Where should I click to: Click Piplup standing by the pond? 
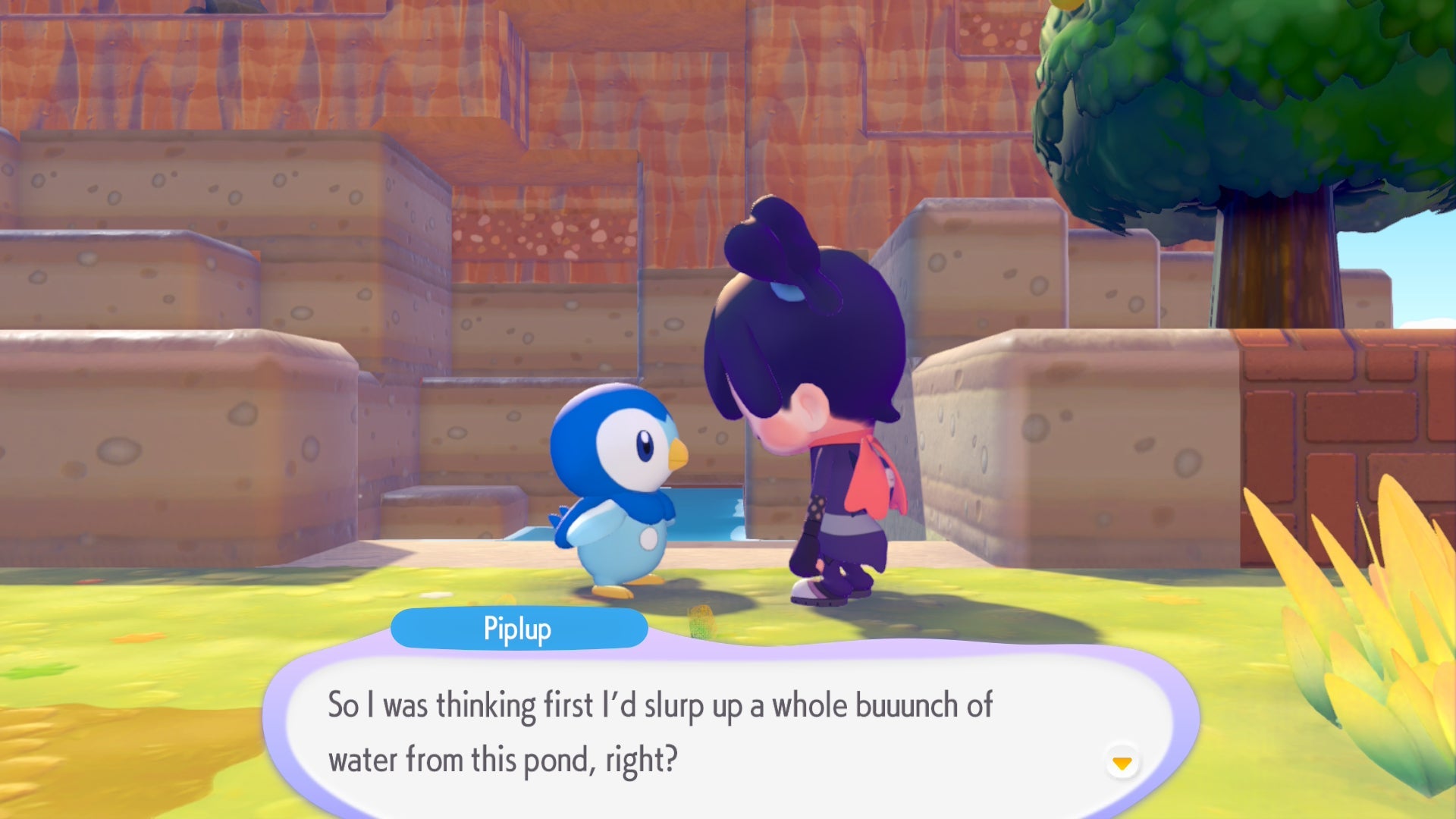(x=614, y=493)
